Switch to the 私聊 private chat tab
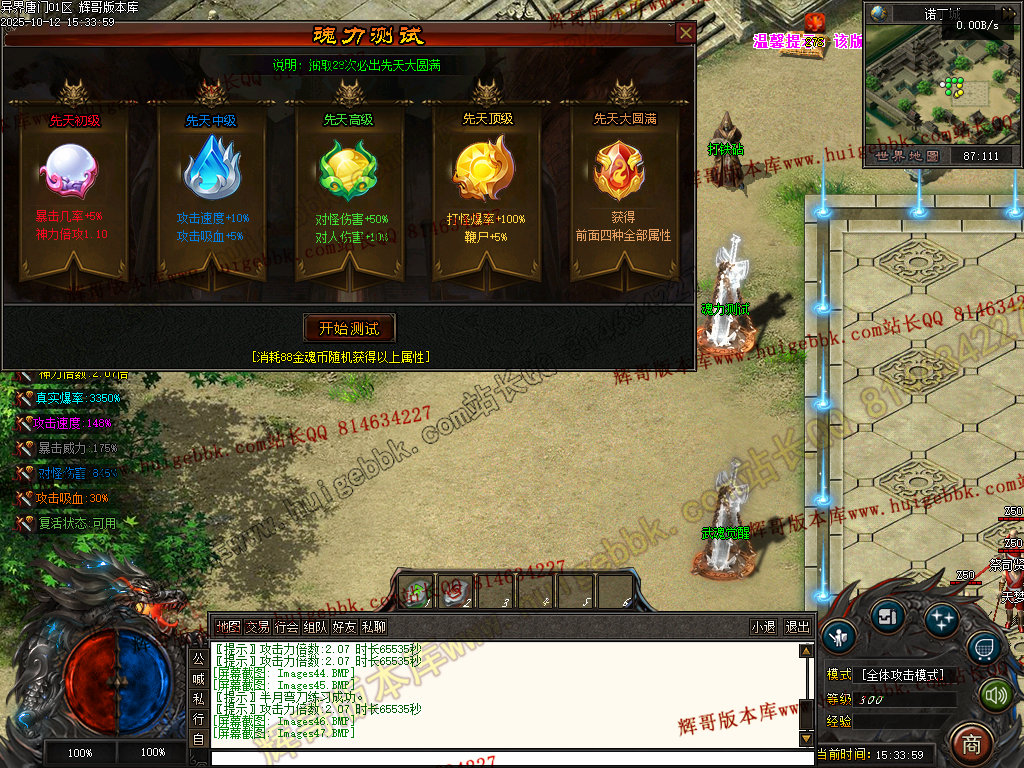 (374, 627)
